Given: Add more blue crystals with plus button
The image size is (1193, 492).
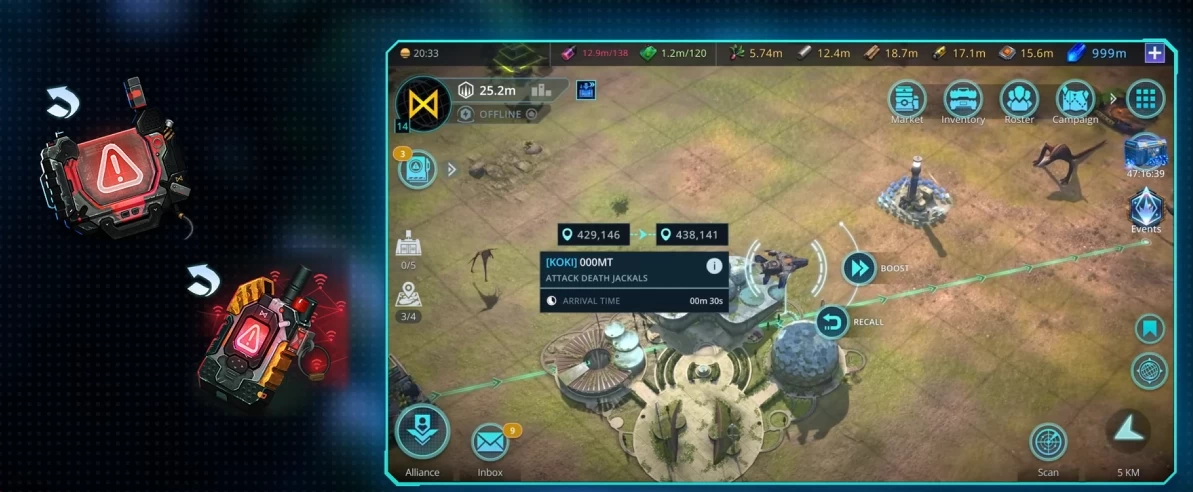Looking at the screenshot, I should click(x=1155, y=53).
